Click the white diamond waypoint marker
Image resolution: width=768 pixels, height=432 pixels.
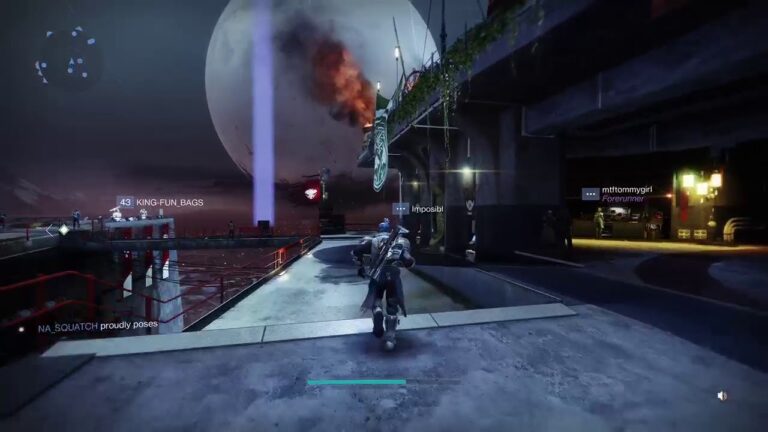(x=64, y=229)
